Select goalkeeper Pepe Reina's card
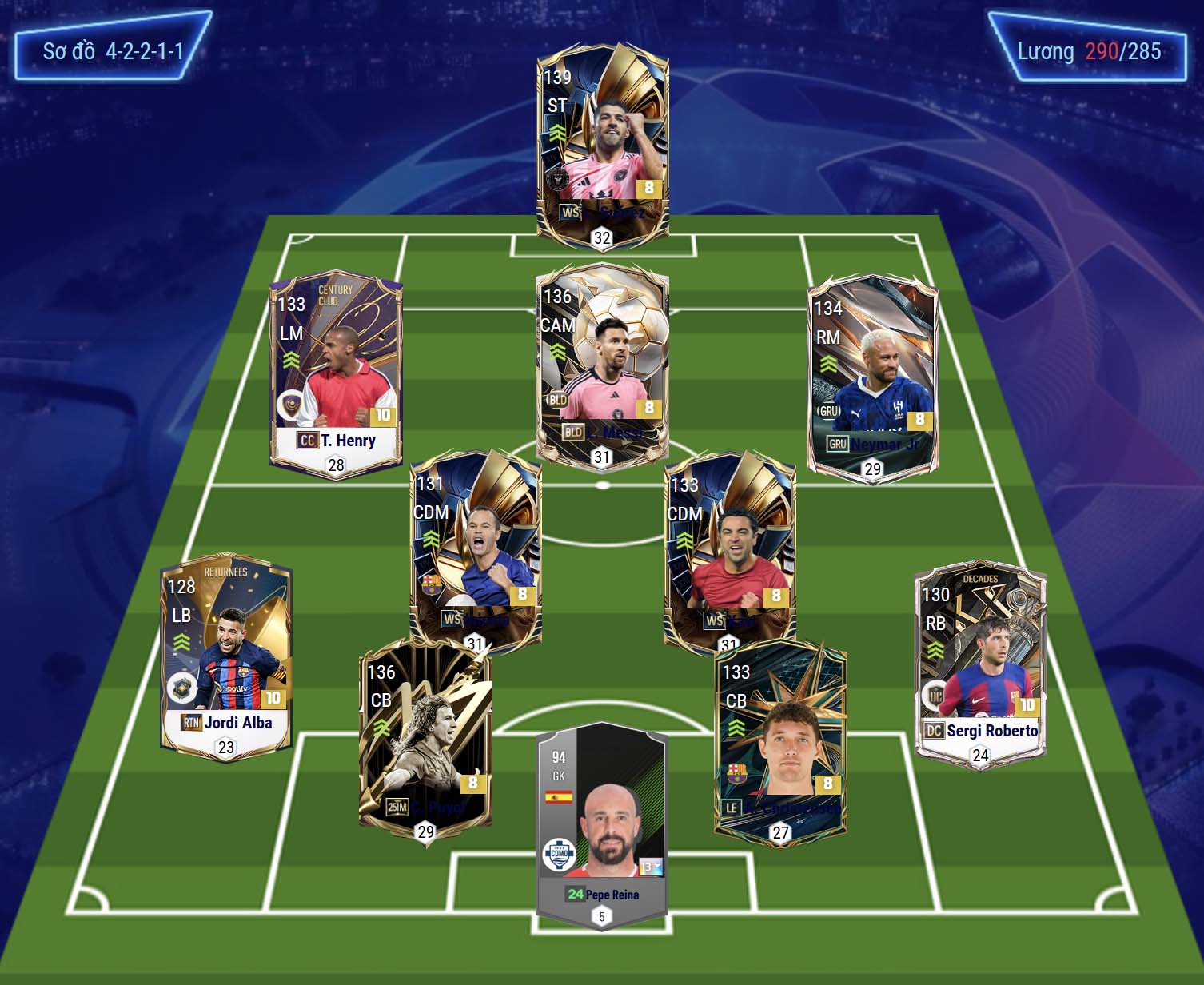Viewport: 1204px width, 985px height. tap(601, 823)
